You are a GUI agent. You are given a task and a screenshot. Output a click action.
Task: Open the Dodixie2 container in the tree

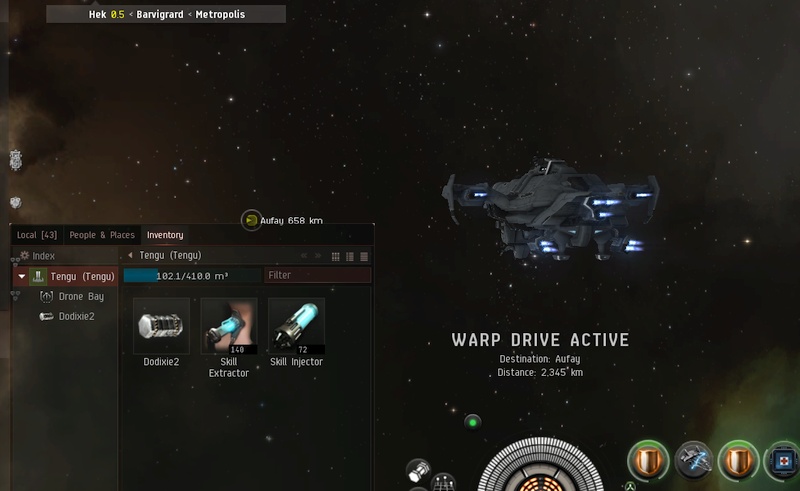pos(76,316)
